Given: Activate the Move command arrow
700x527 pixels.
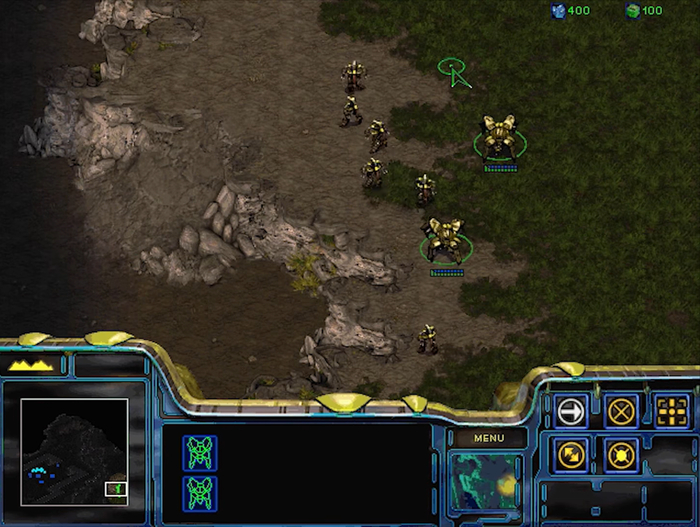Looking at the screenshot, I should click(x=571, y=410).
